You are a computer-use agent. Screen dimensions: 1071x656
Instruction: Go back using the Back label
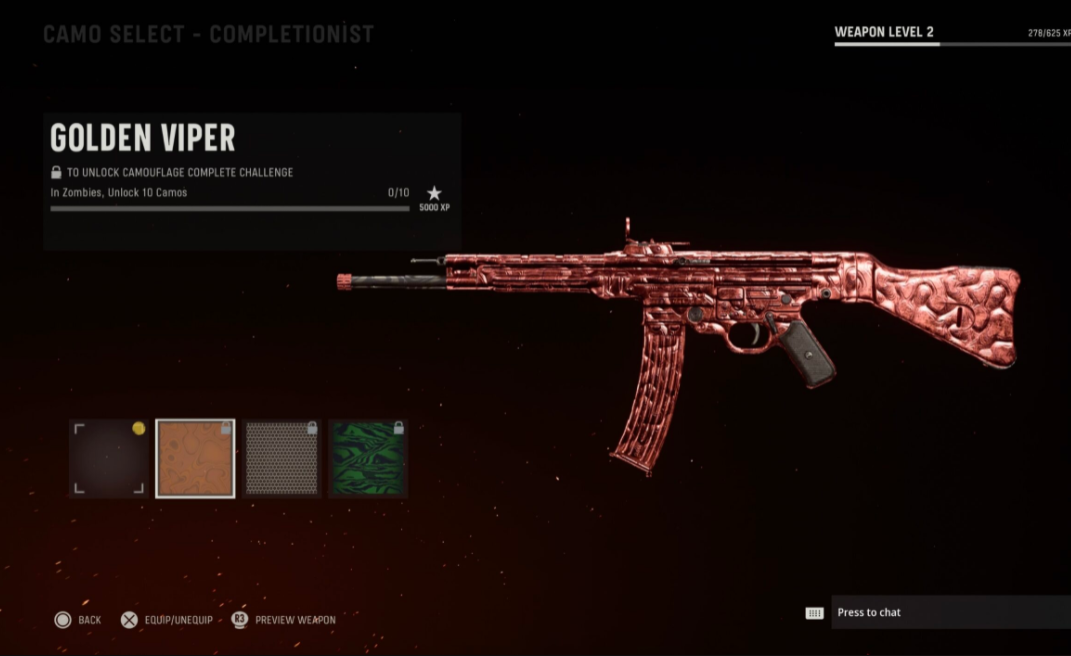[89, 620]
